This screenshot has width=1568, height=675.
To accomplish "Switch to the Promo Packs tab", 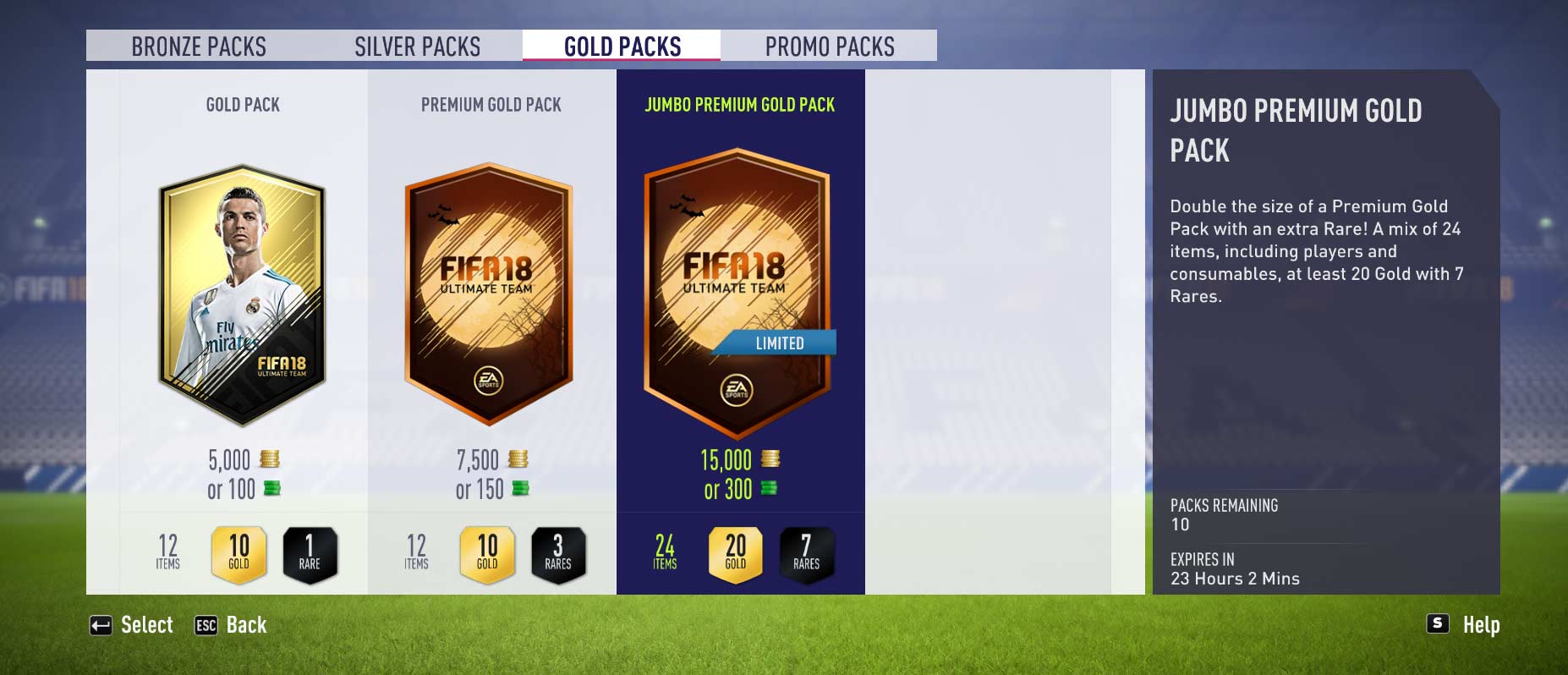I will click(829, 47).
